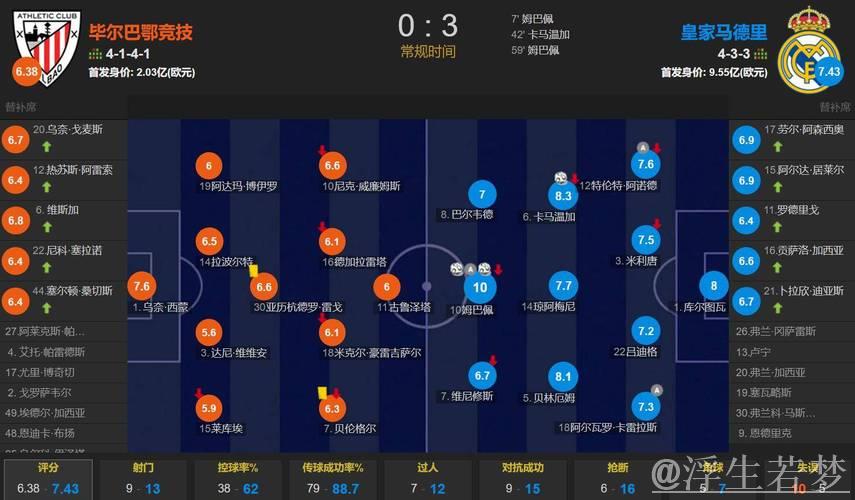Select Mbappé's 10 rating bubble
This screenshot has width=855, height=500.
point(482,288)
